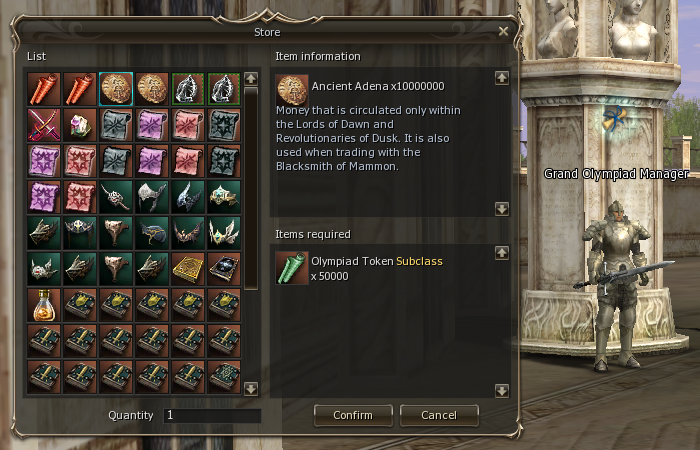Cancel the store transaction
This screenshot has width=700, height=450.
439,415
